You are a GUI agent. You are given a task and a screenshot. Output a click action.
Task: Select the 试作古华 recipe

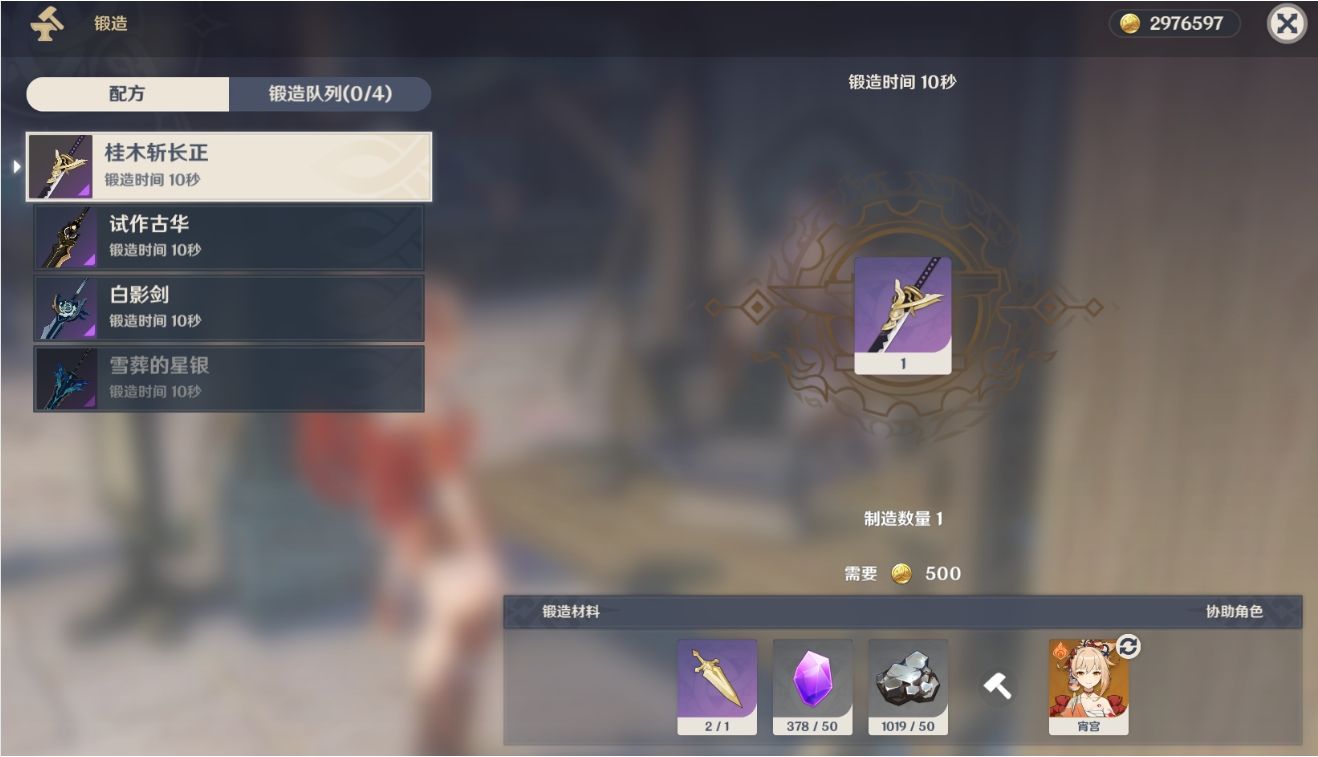[228, 236]
